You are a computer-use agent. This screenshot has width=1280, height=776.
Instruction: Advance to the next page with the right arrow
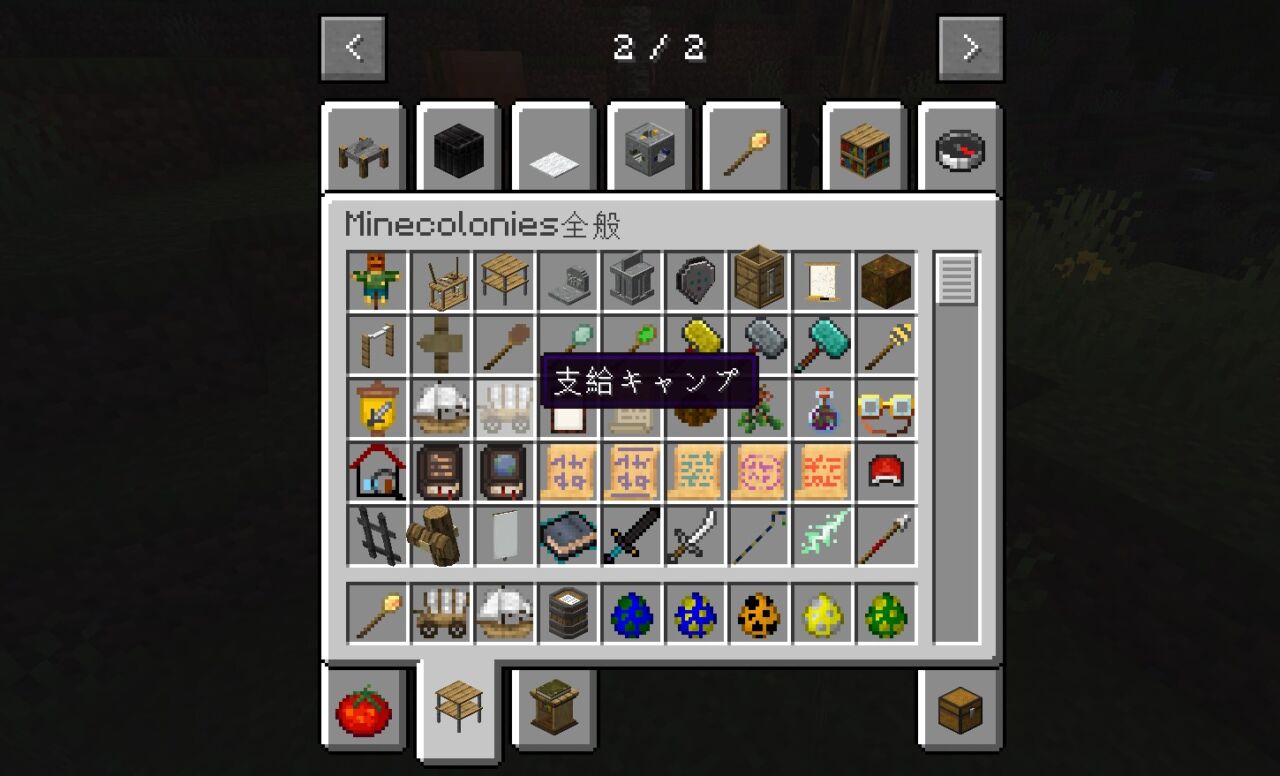point(970,46)
